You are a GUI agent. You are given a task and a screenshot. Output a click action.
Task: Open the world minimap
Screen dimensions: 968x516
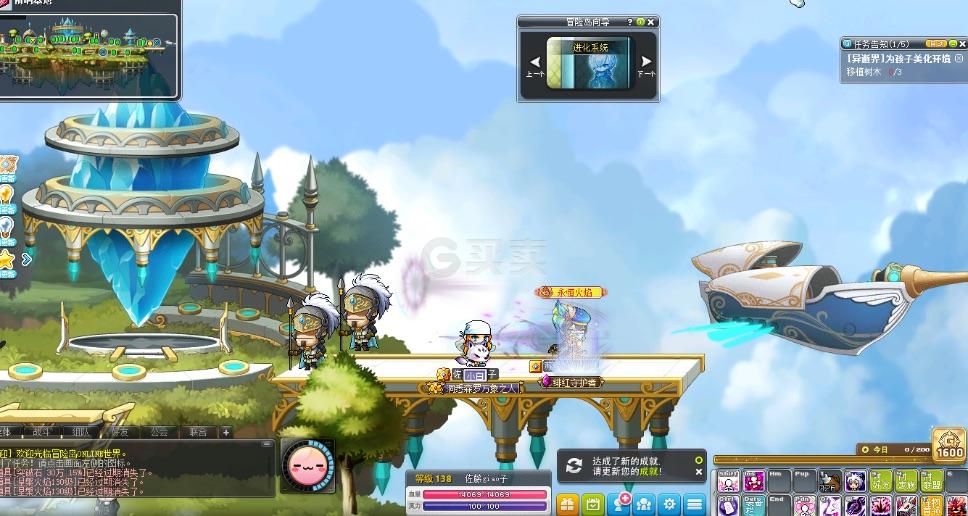click(88, 48)
